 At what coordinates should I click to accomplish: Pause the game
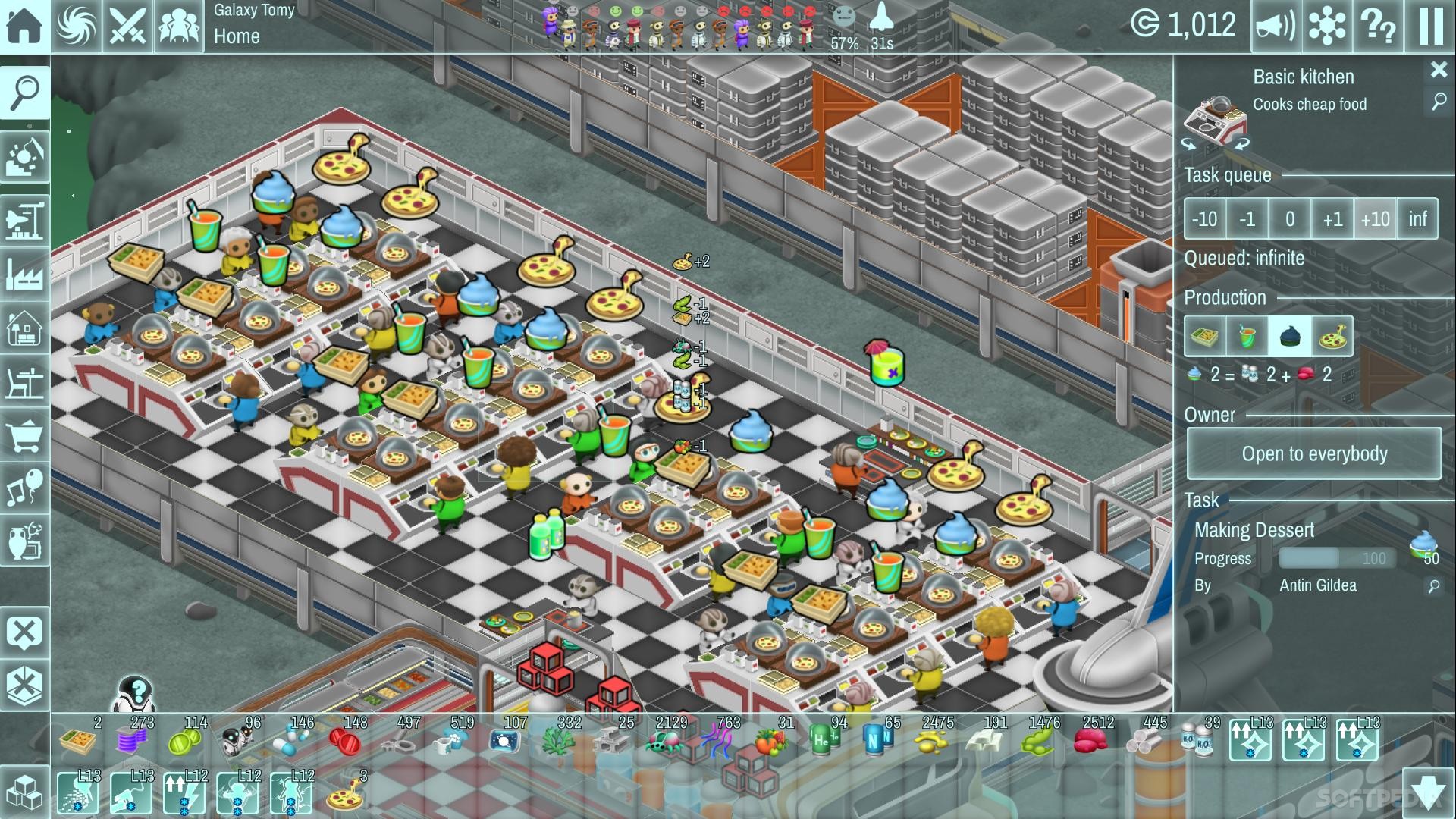point(1430,26)
